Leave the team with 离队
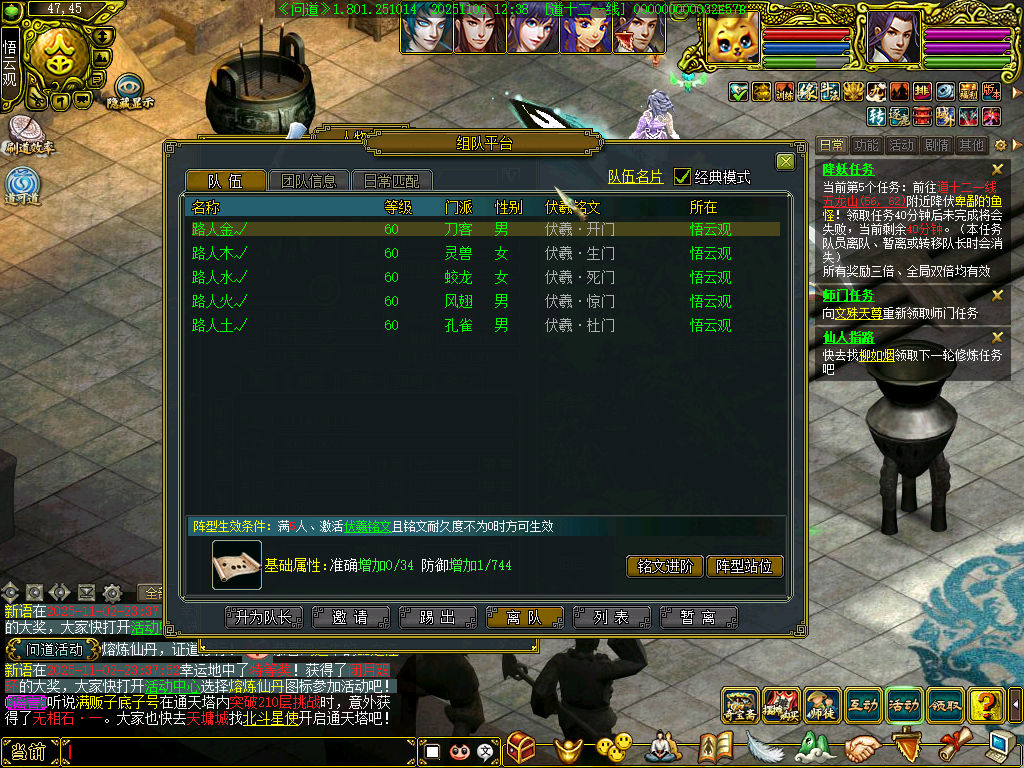The image size is (1024, 768). [x=524, y=617]
